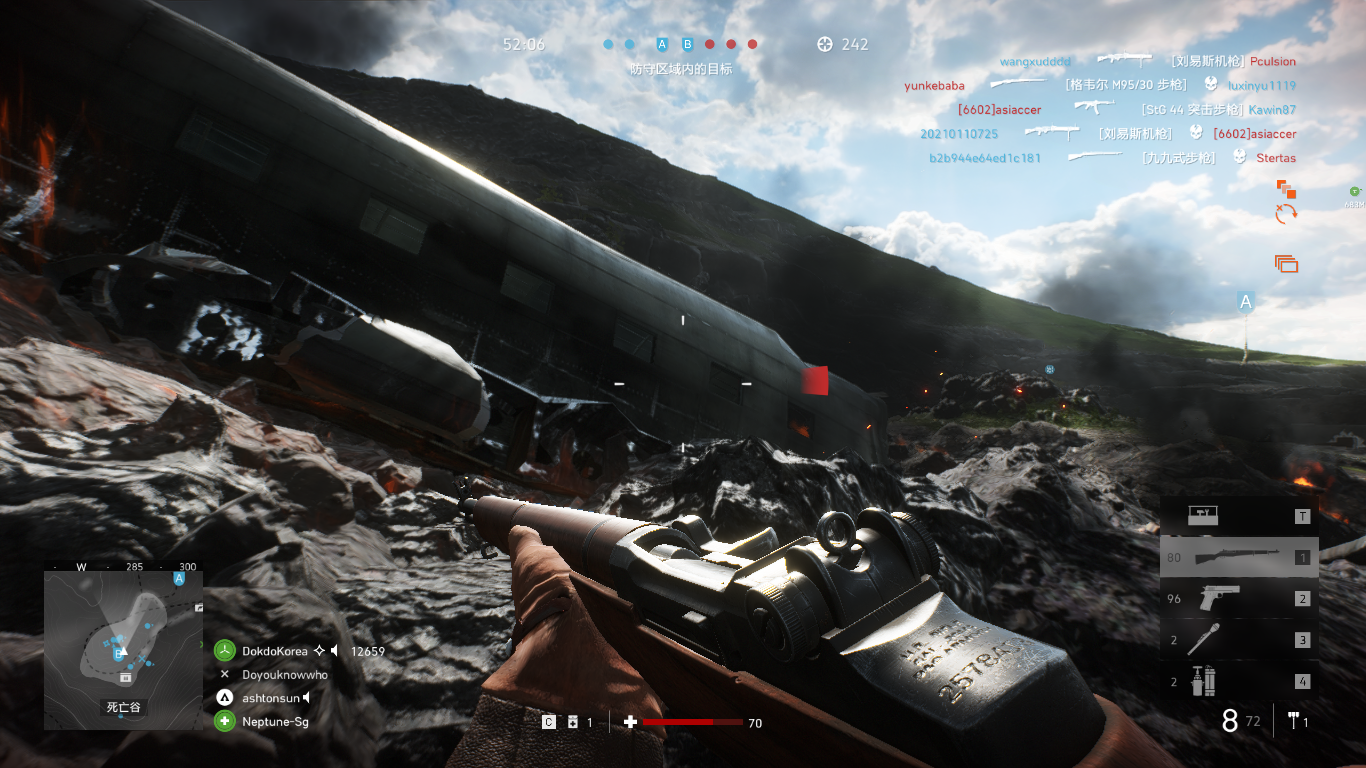Select squad member Neptune-Sg
Image resolution: width=1366 pixels, height=768 pixels.
tap(275, 721)
